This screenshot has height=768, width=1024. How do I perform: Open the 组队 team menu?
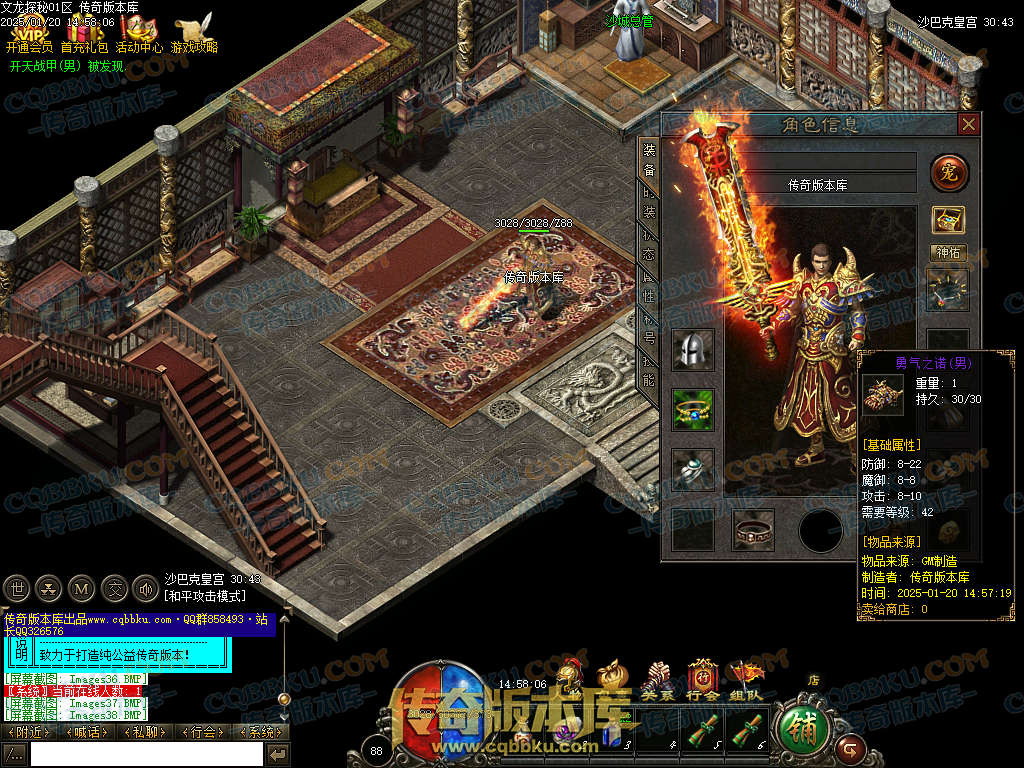(x=744, y=678)
